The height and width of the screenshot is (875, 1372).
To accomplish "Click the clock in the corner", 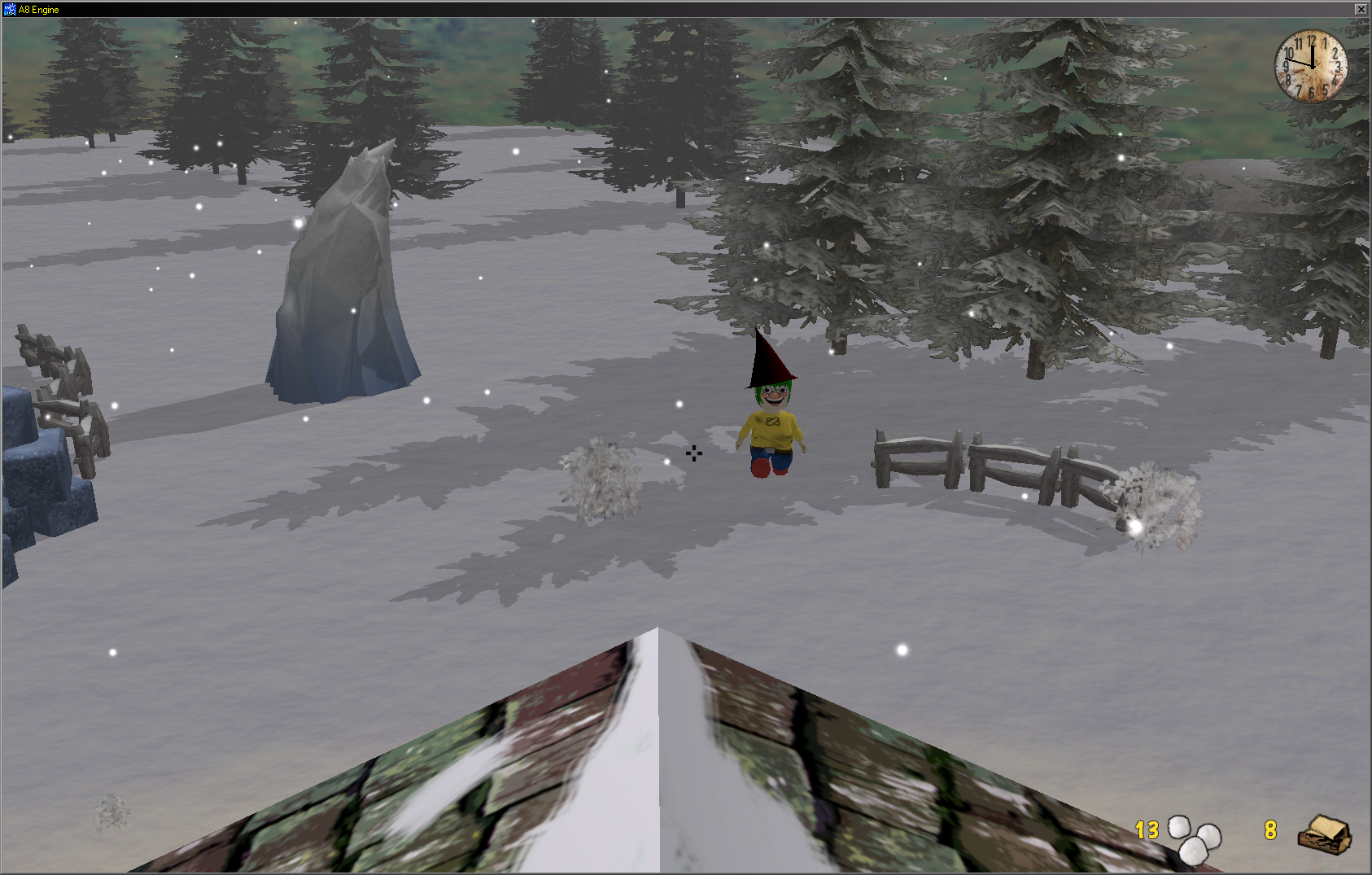I will [x=1310, y=67].
